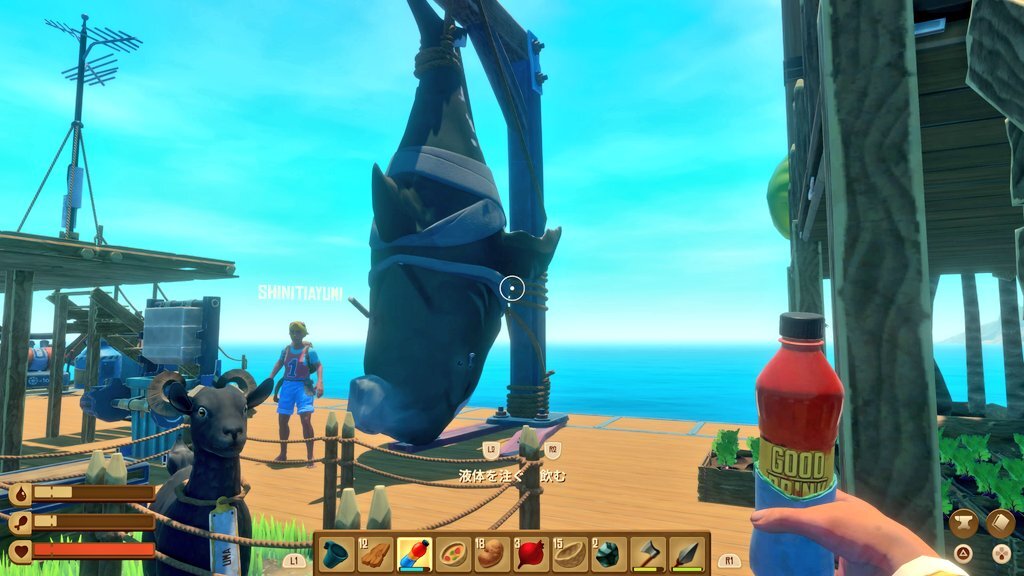Pick the potato stack in the hotbar
This screenshot has height=576, width=1024.
[492, 553]
